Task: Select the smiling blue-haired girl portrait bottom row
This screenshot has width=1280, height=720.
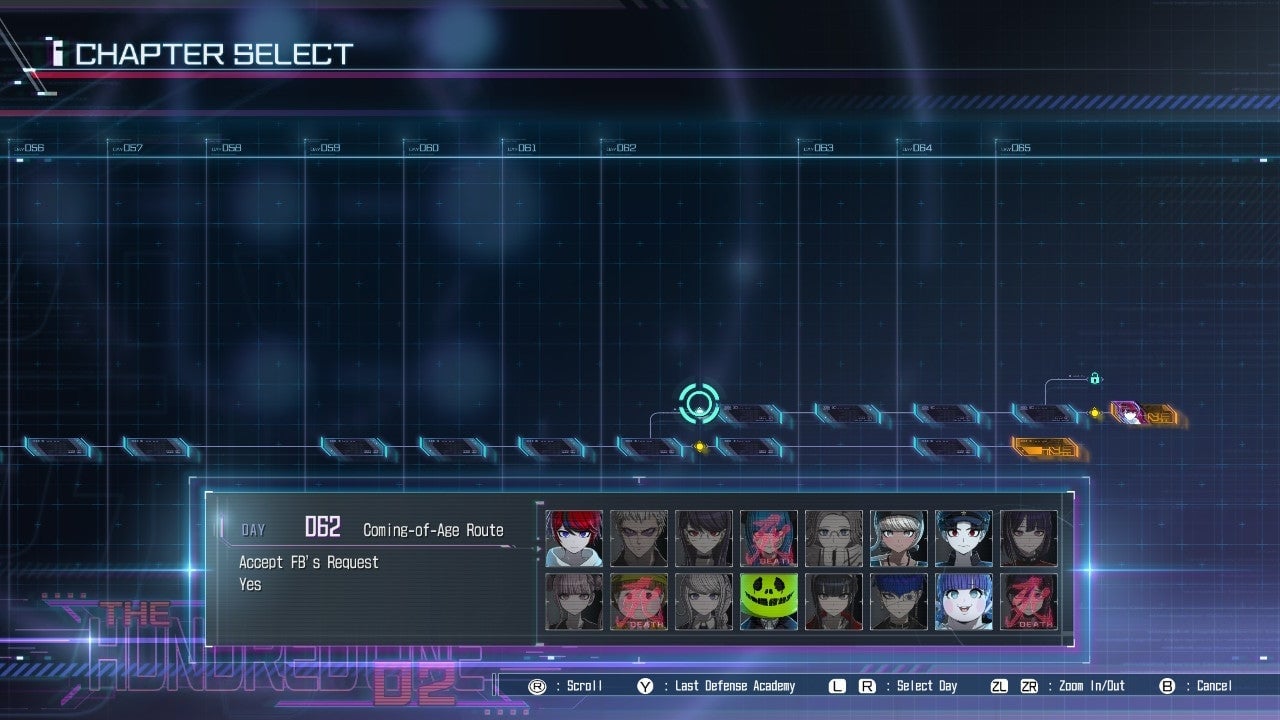Action: pyautogui.click(x=964, y=600)
